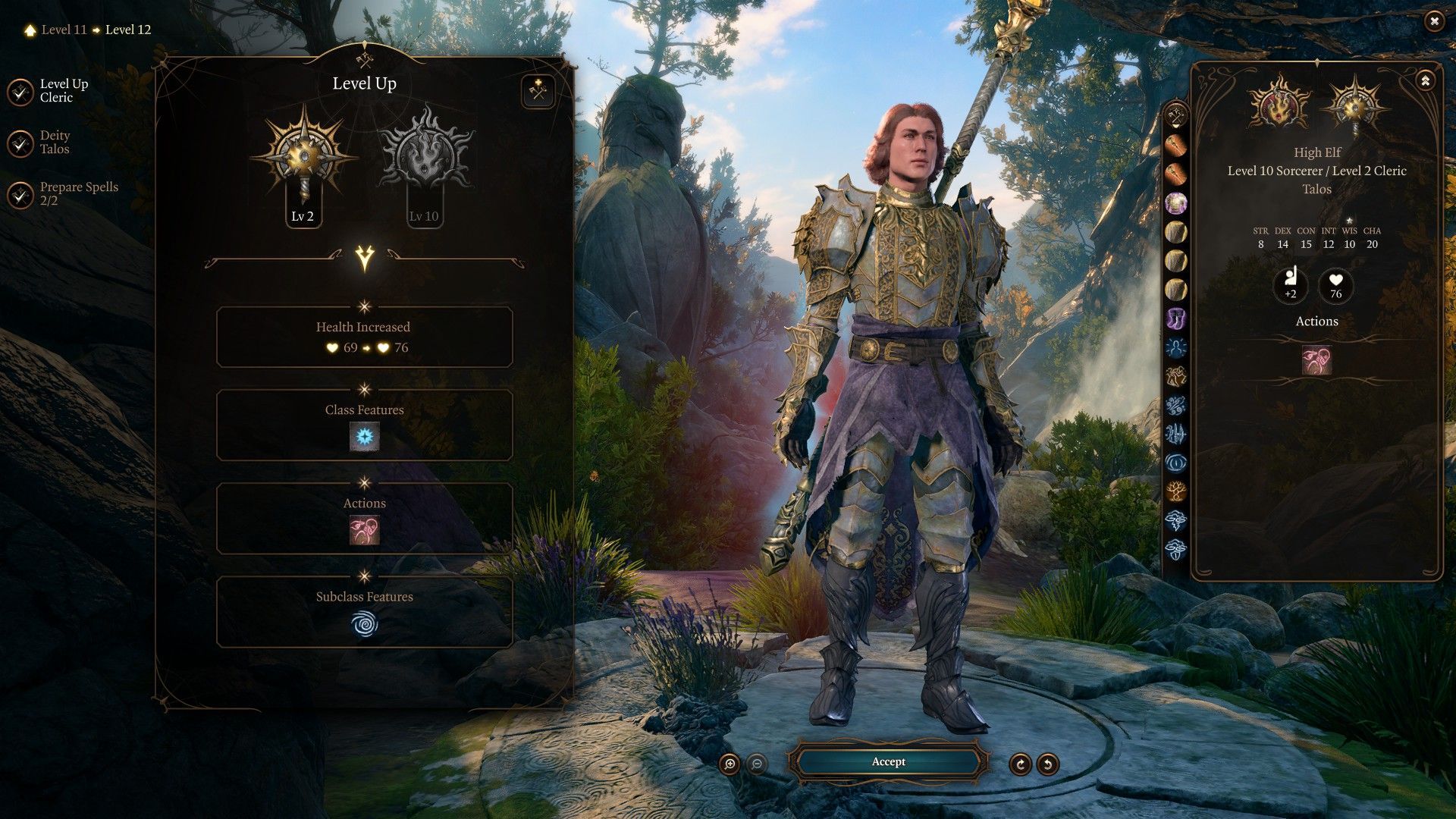Select the purple armor icon in side strip

[1176, 202]
